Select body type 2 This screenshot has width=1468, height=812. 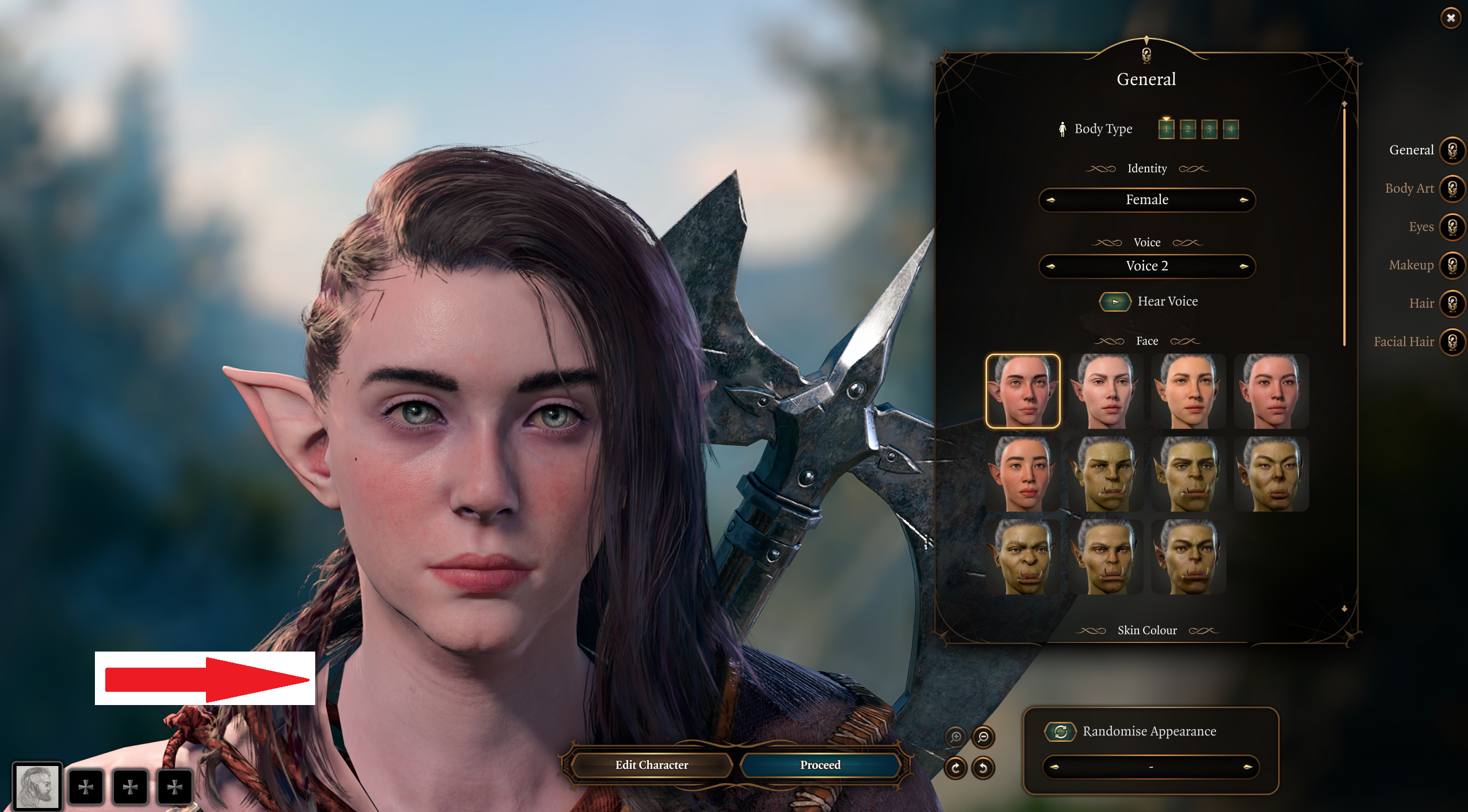[1188, 129]
